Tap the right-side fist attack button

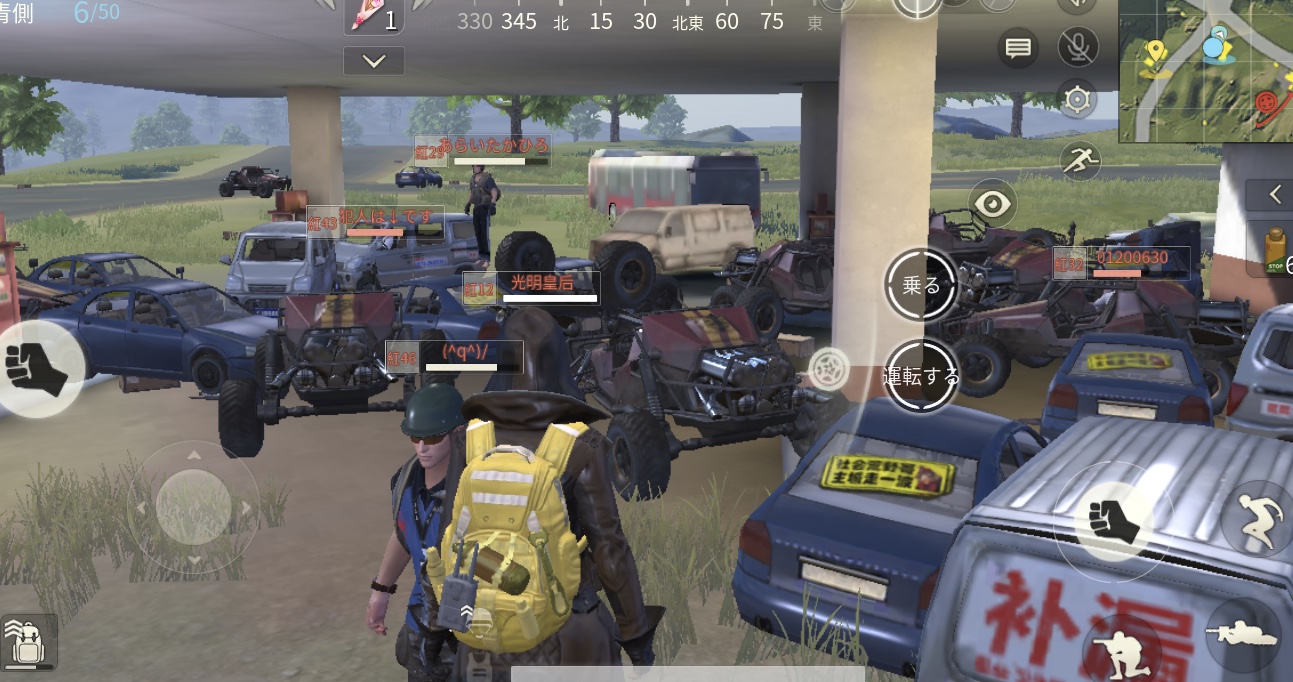point(1111,520)
